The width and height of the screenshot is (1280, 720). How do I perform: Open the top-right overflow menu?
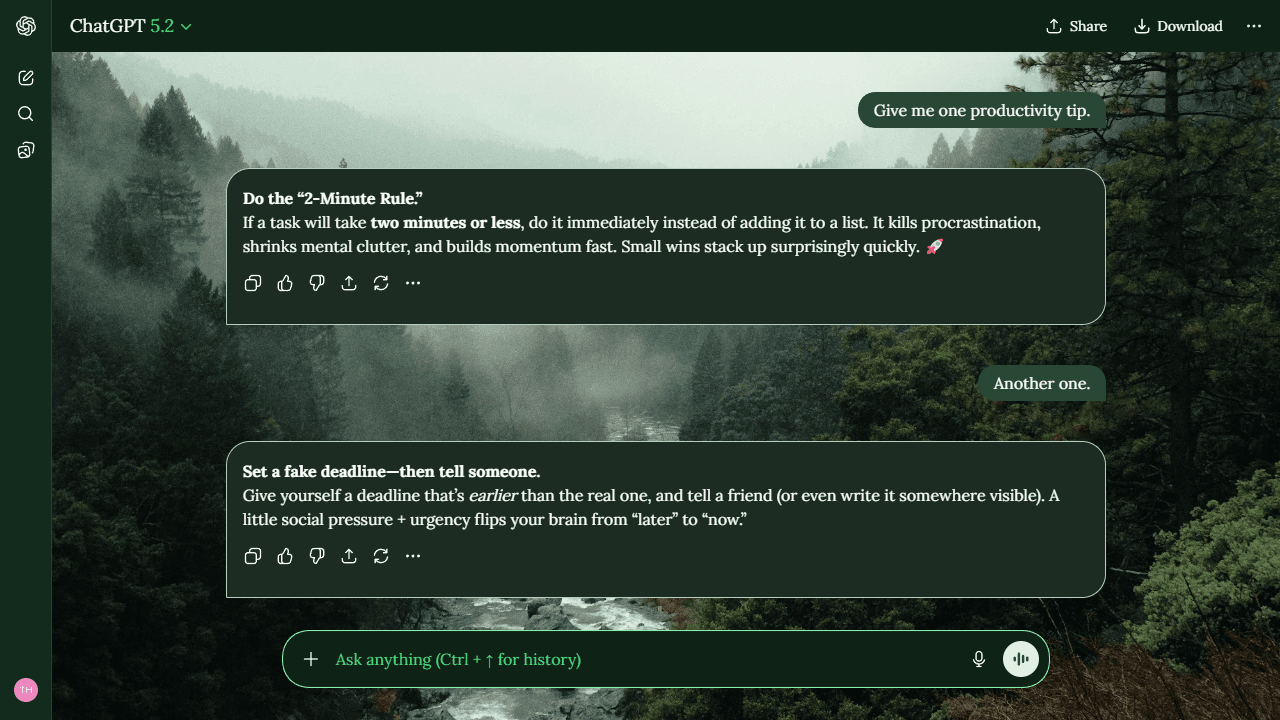click(x=1254, y=26)
